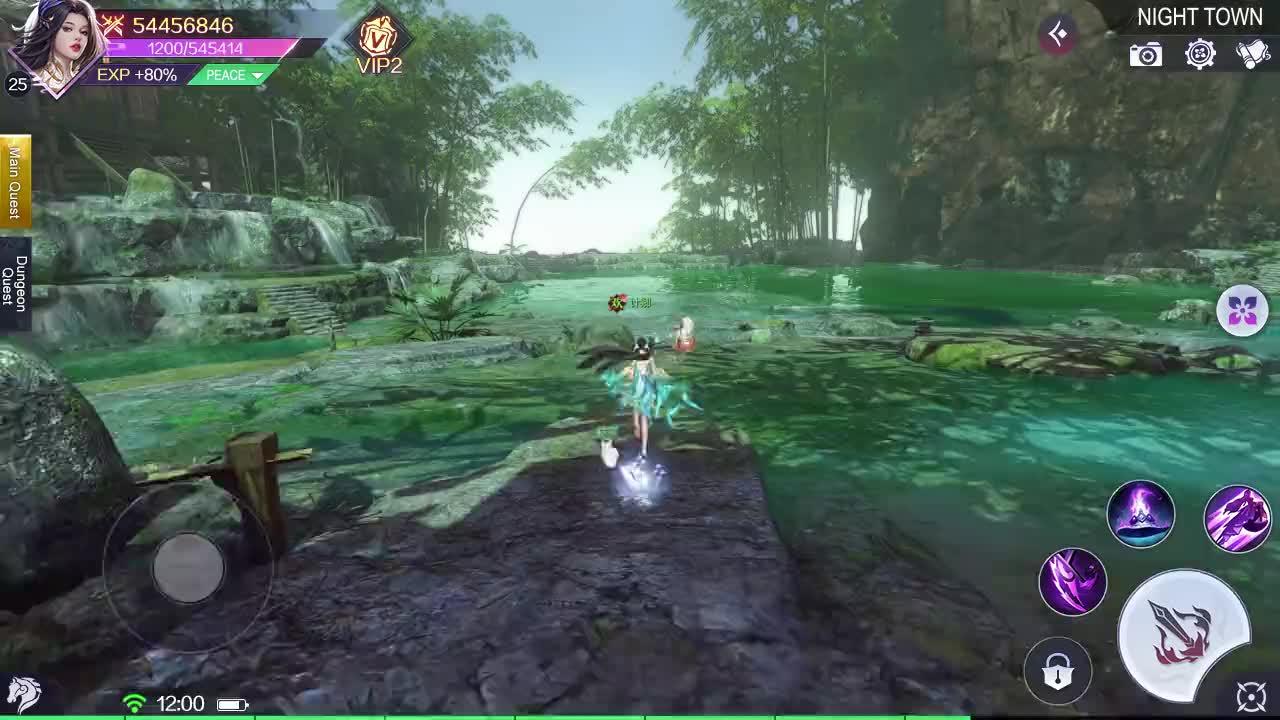Image resolution: width=1280 pixels, height=720 pixels.
Task: Open the game settings gear
Action: coord(1199,55)
